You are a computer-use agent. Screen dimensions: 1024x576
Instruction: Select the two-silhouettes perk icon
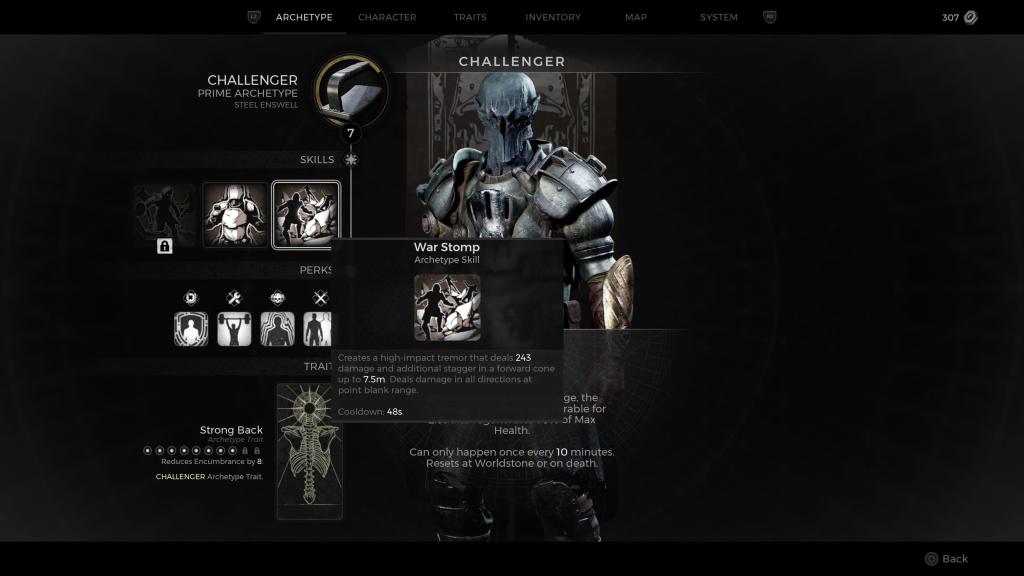pyautogui.click(x=320, y=329)
